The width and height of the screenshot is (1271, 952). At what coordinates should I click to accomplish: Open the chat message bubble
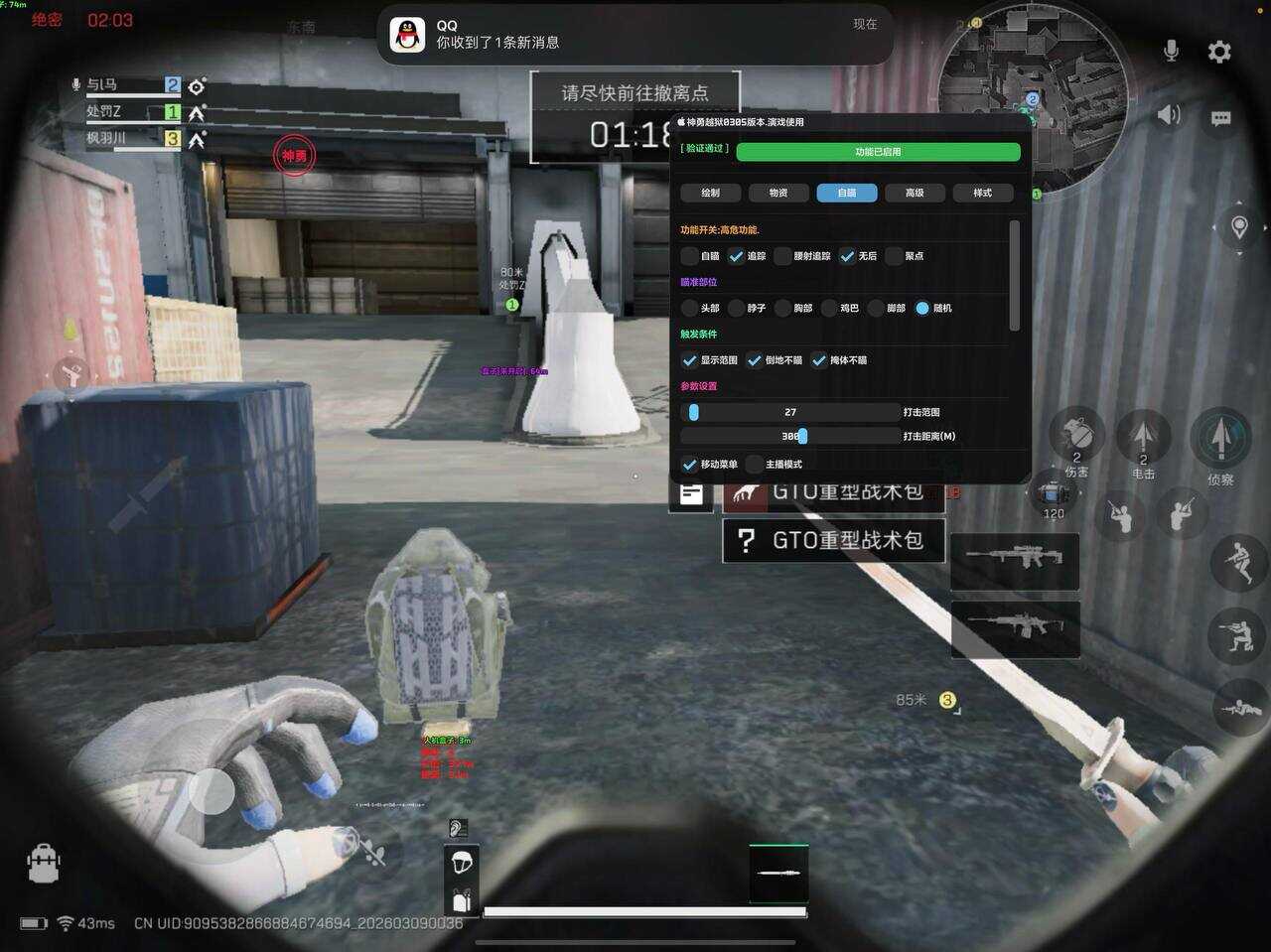(x=1220, y=119)
